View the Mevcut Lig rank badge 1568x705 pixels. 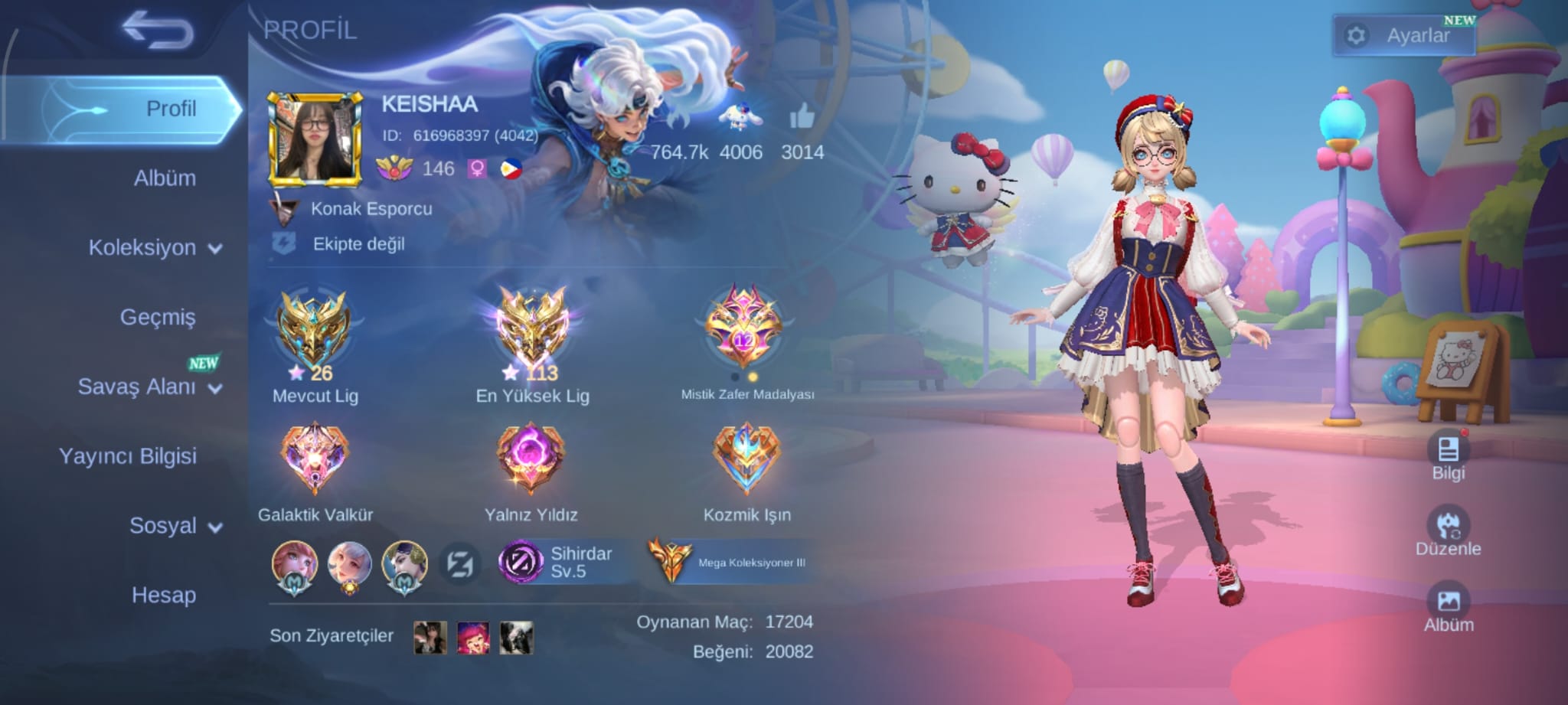pos(314,331)
